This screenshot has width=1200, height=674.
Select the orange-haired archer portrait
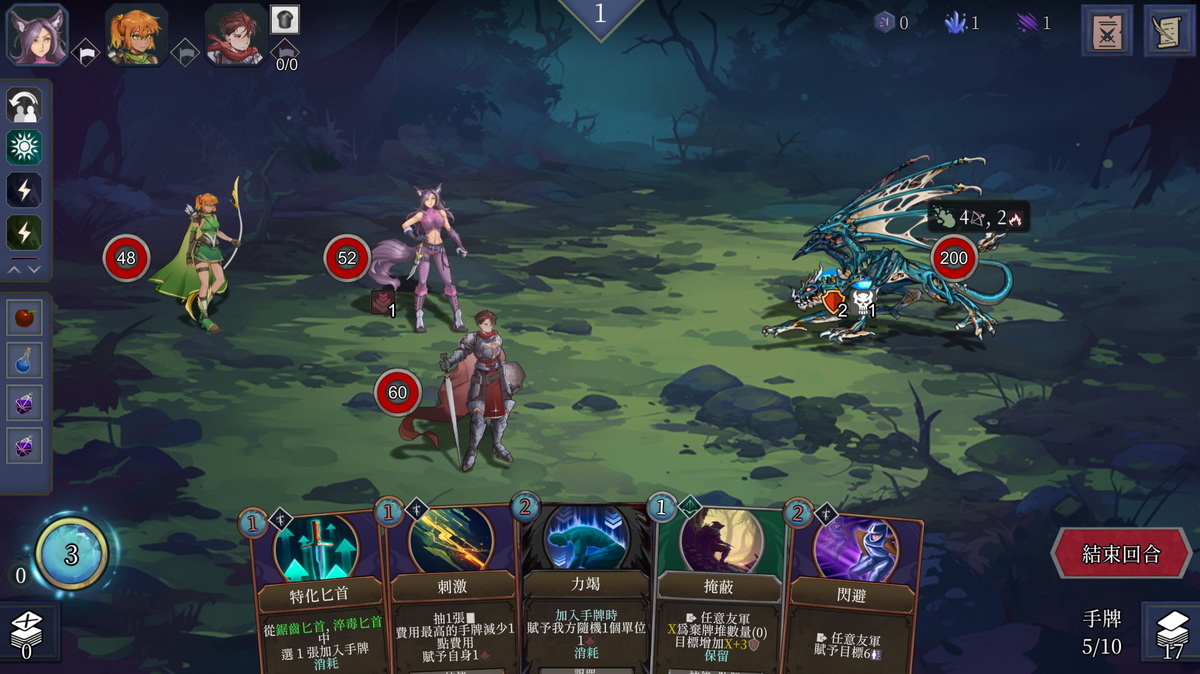pos(136,33)
